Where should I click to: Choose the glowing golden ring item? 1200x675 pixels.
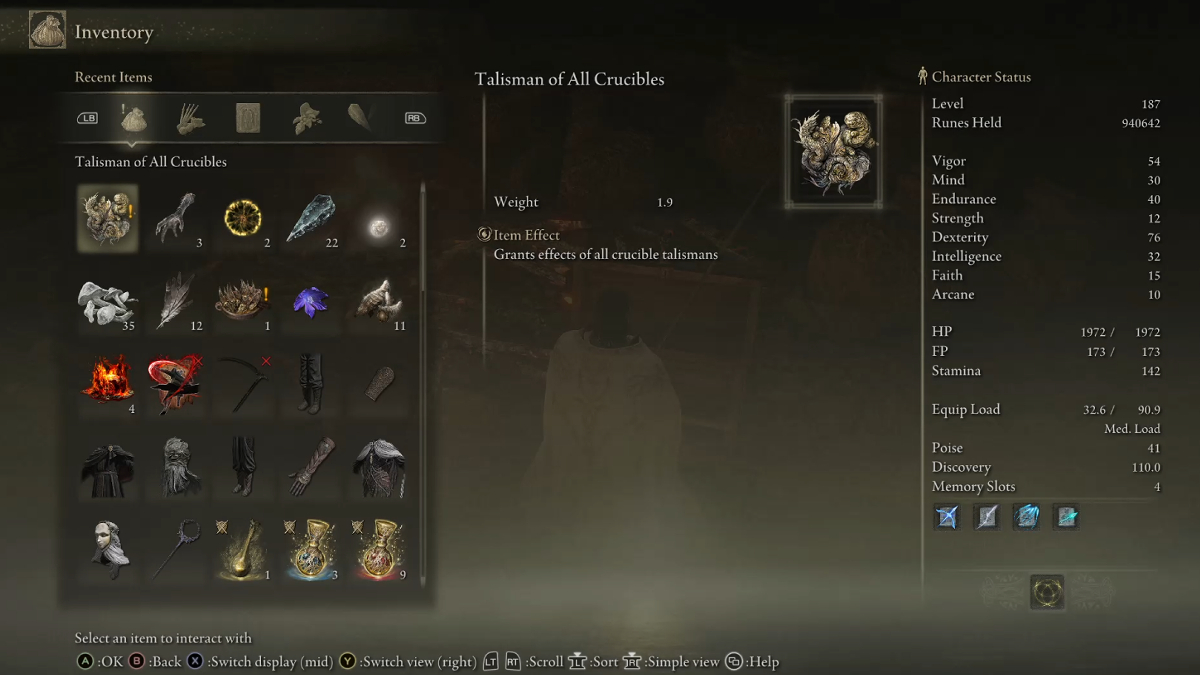(x=242, y=218)
